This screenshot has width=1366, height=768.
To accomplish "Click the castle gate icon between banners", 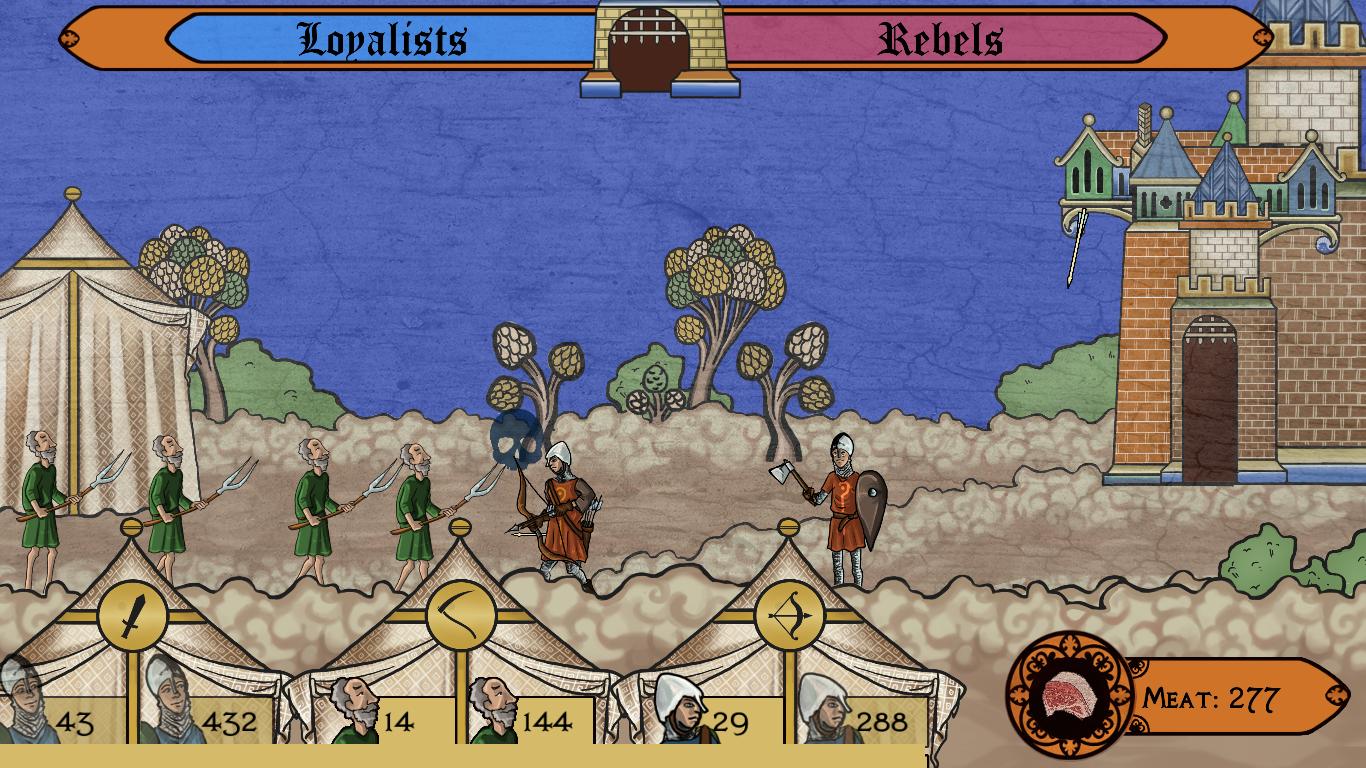I will click(658, 48).
